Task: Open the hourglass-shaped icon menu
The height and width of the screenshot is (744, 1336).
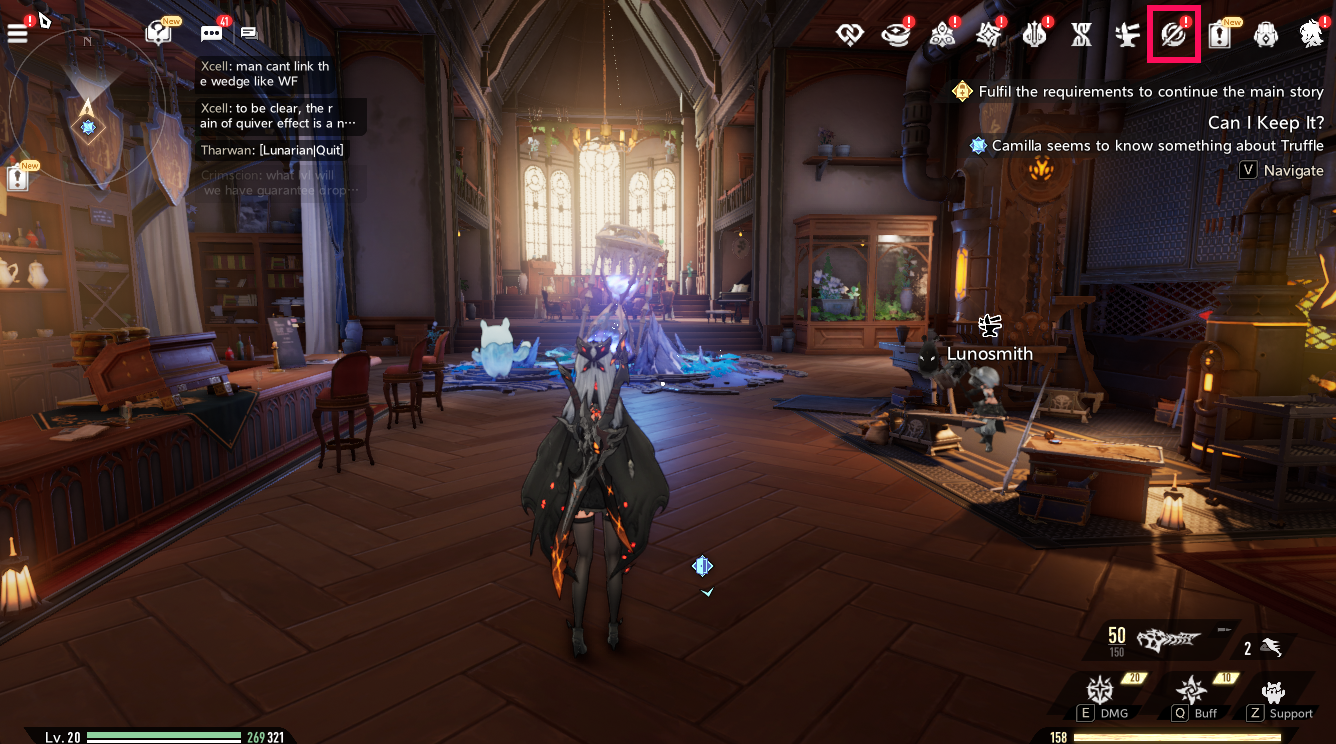Action: pyautogui.click(x=1081, y=35)
